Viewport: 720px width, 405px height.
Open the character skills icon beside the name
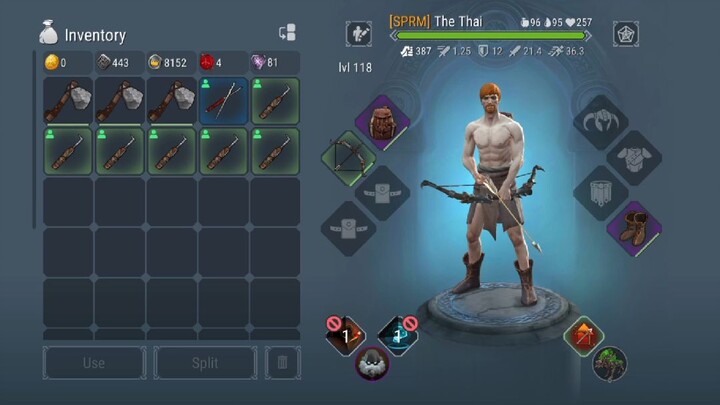(359, 33)
